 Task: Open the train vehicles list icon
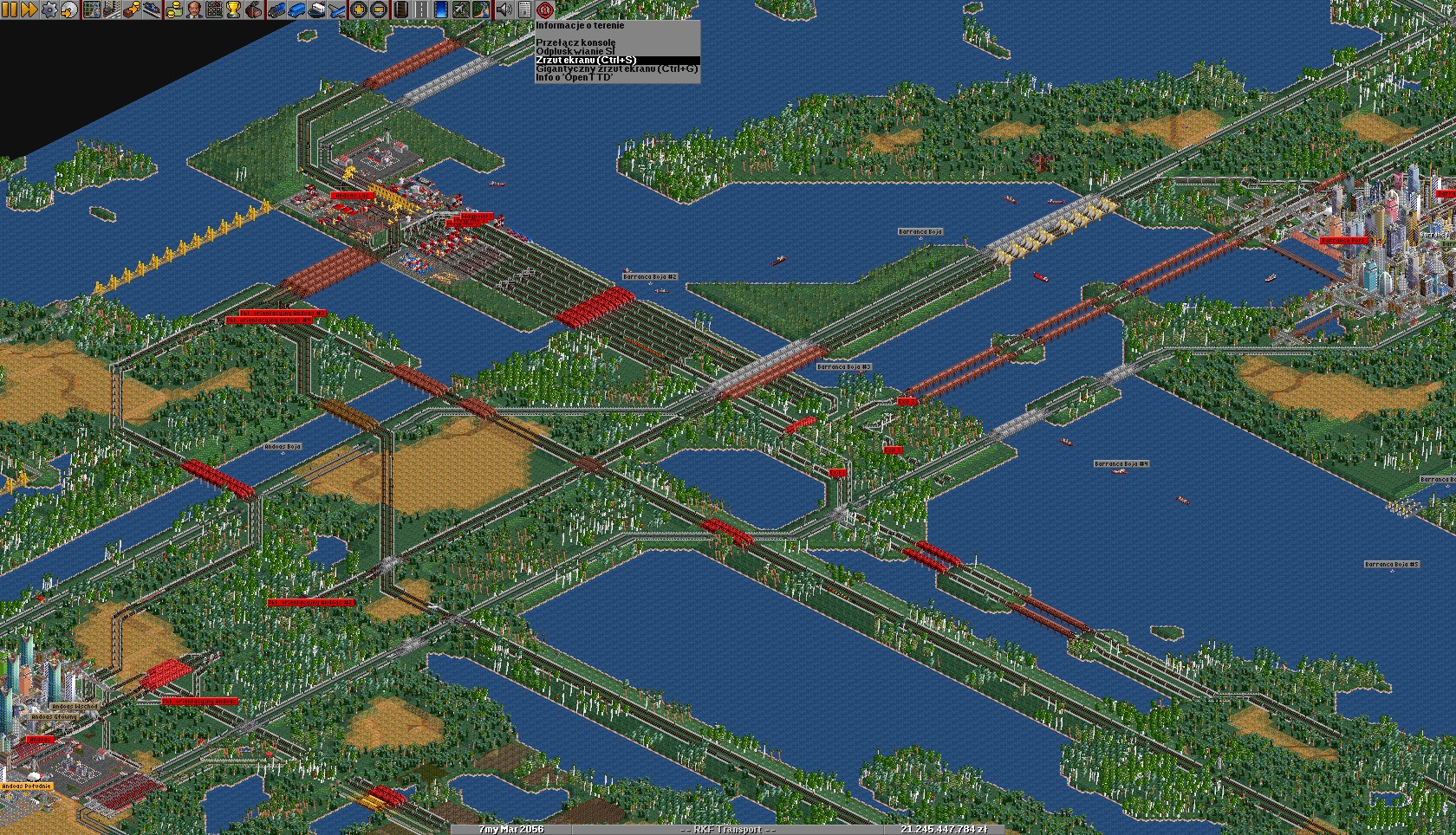point(276,10)
